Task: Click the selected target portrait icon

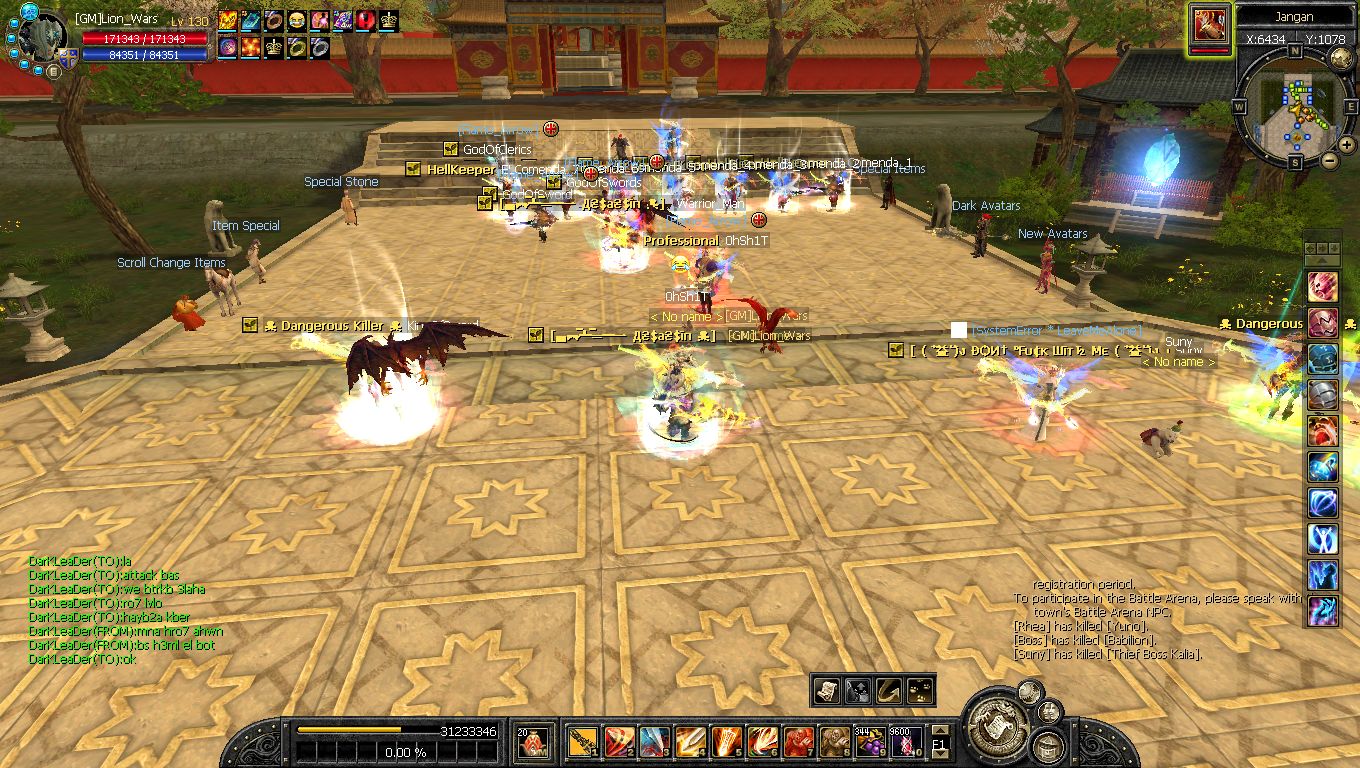Action: coord(1210,24)
